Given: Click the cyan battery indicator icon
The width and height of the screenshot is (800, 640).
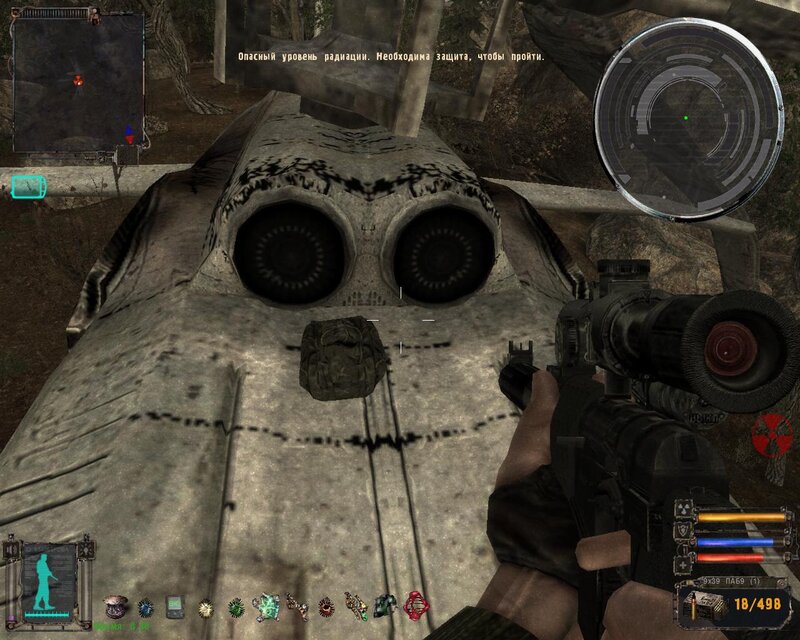Looking at the screenshot, I should 29,186.
